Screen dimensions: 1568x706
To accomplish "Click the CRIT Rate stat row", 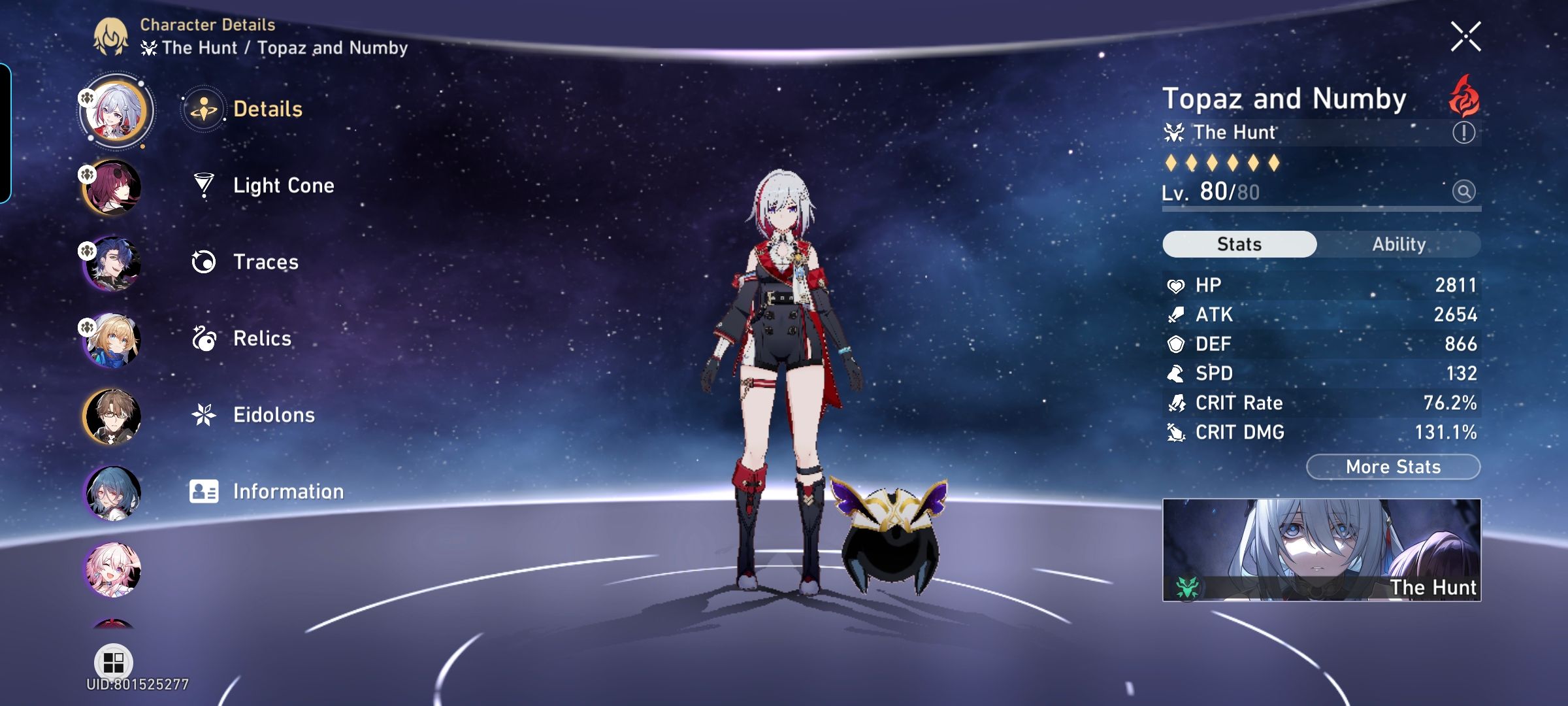I will coord(1320,403).
